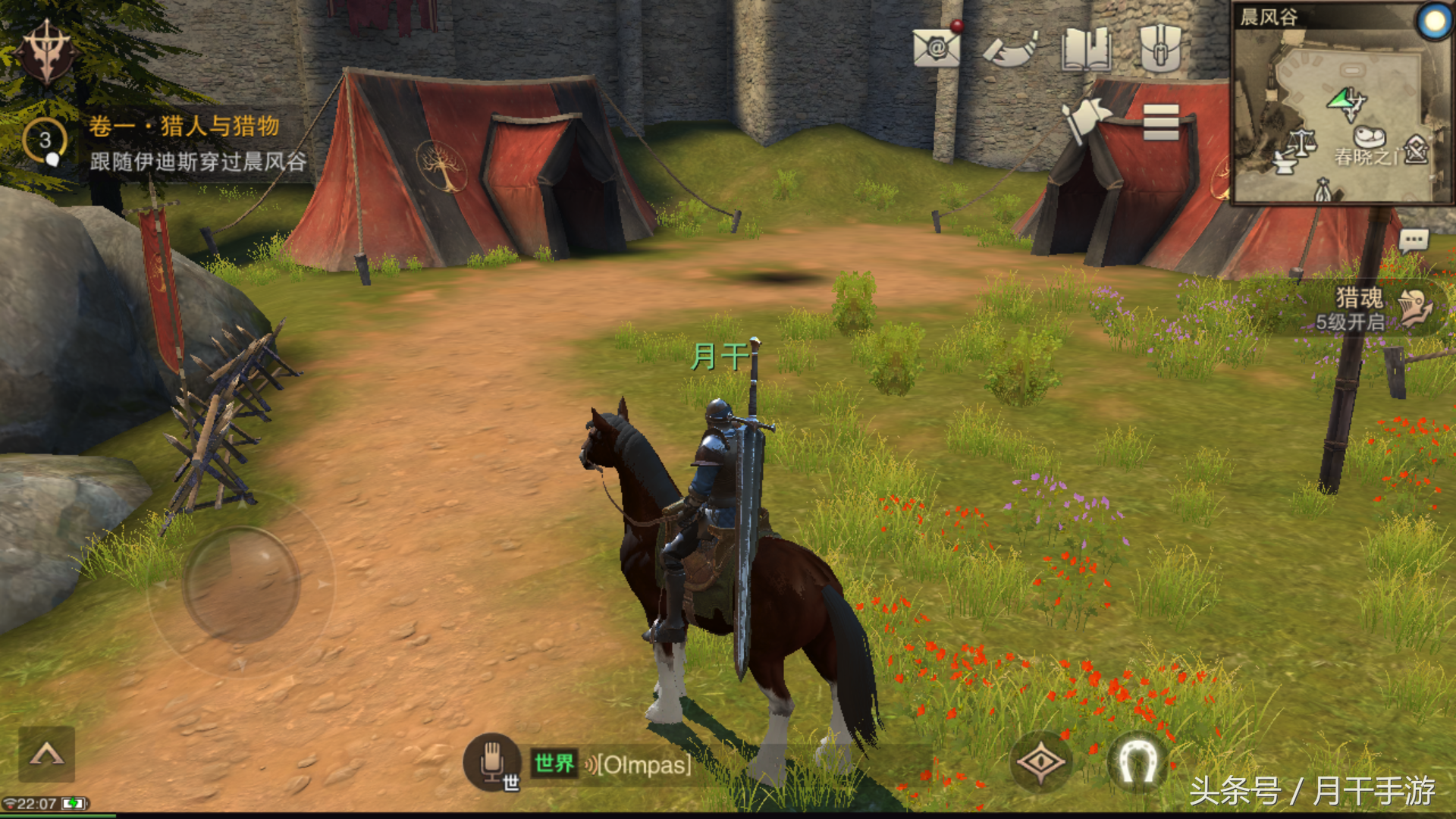Open the mail envelope icon
The image size is (1456, 819).
(x=937, y=49)
